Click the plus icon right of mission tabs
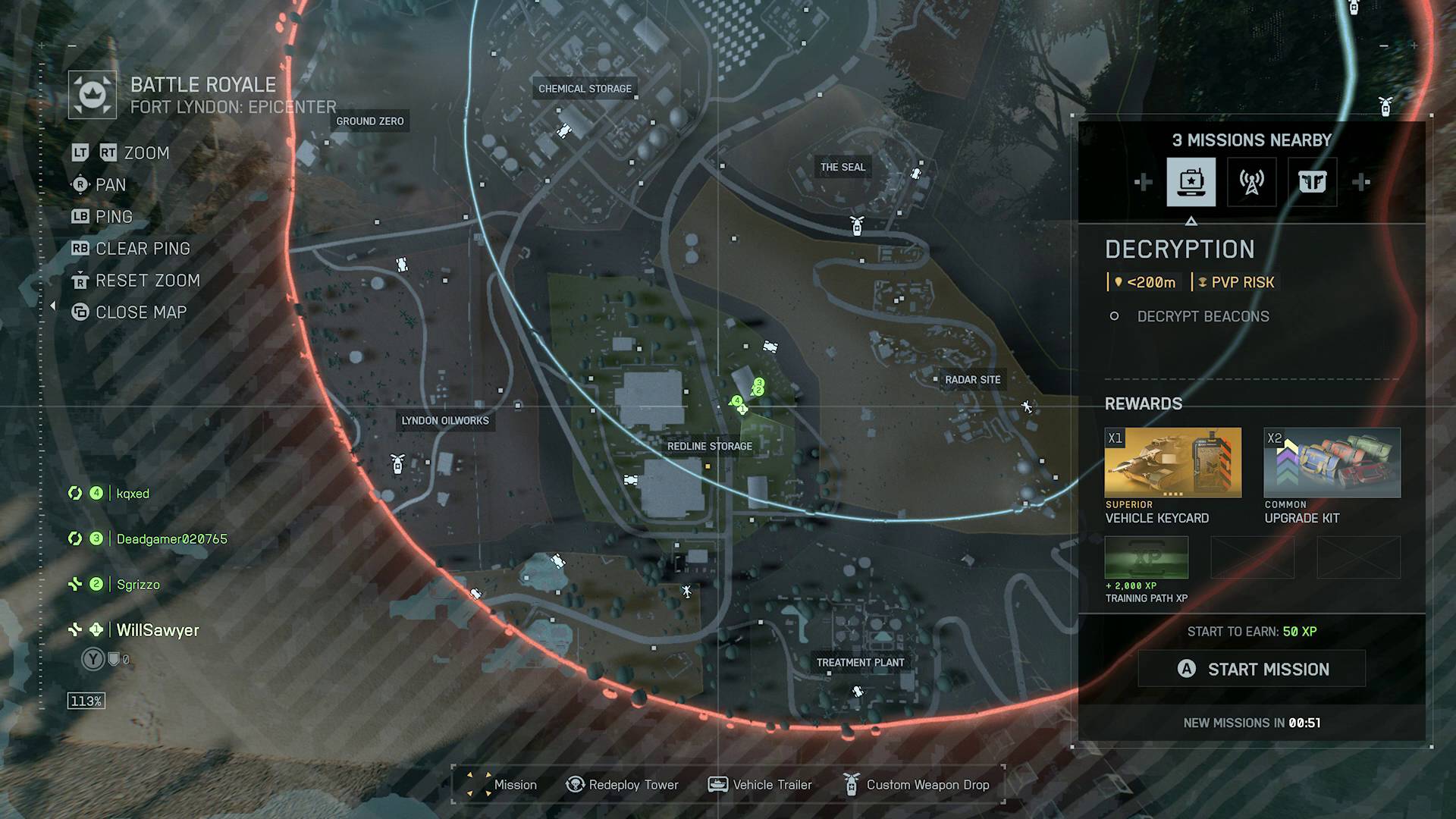 pyautogui.click(x=1362, y=182)
